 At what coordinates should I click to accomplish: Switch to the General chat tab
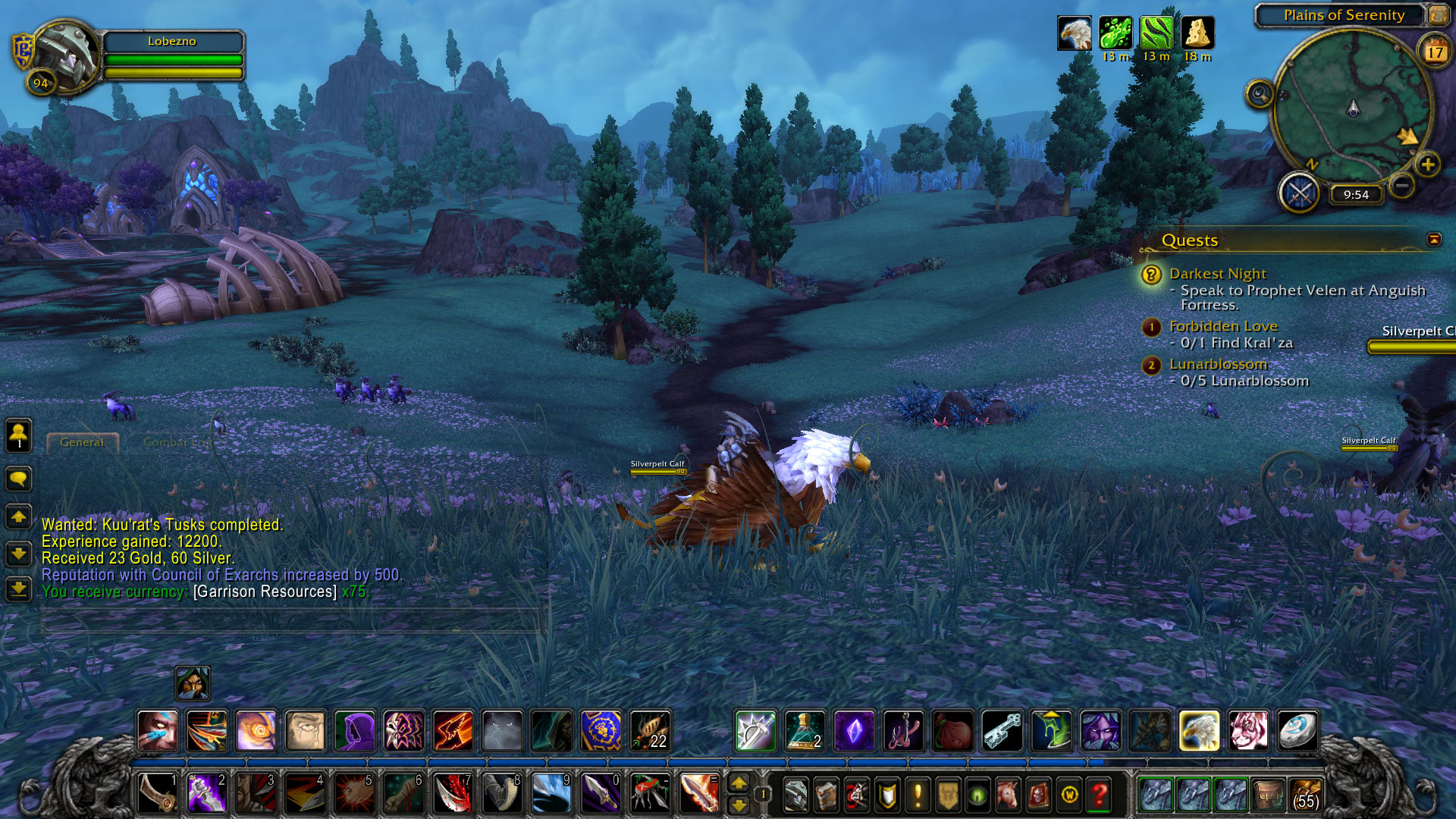click(x=82, y=442)
